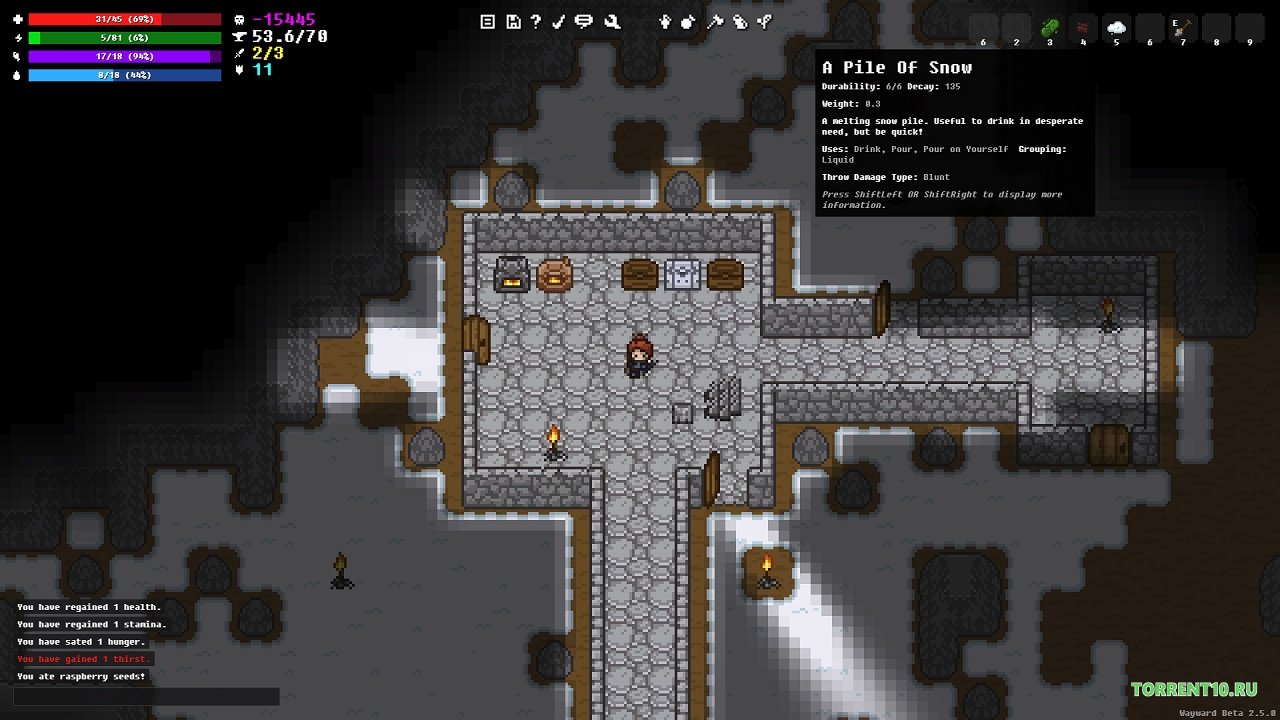Show messages via the speech bubble icon
The width and height of the screenshot is (1280, 720).
(x=584, y=21)
